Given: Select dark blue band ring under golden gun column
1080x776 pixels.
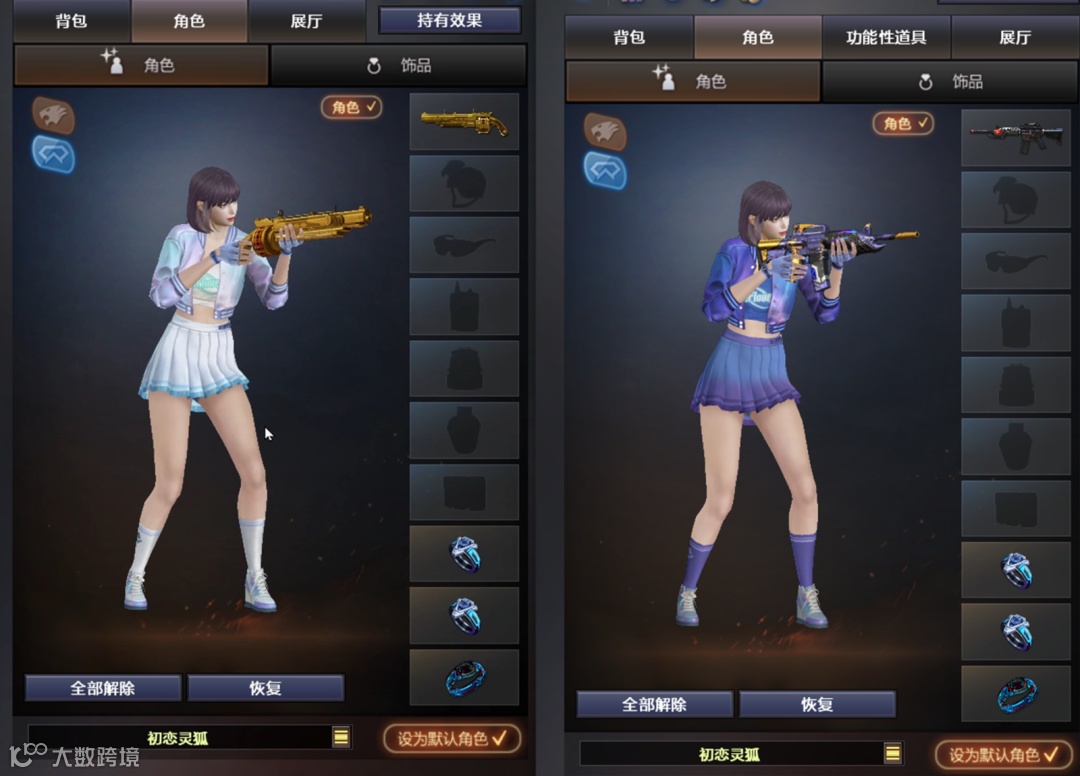Looking at the screenshot, I should pos(464,678).
